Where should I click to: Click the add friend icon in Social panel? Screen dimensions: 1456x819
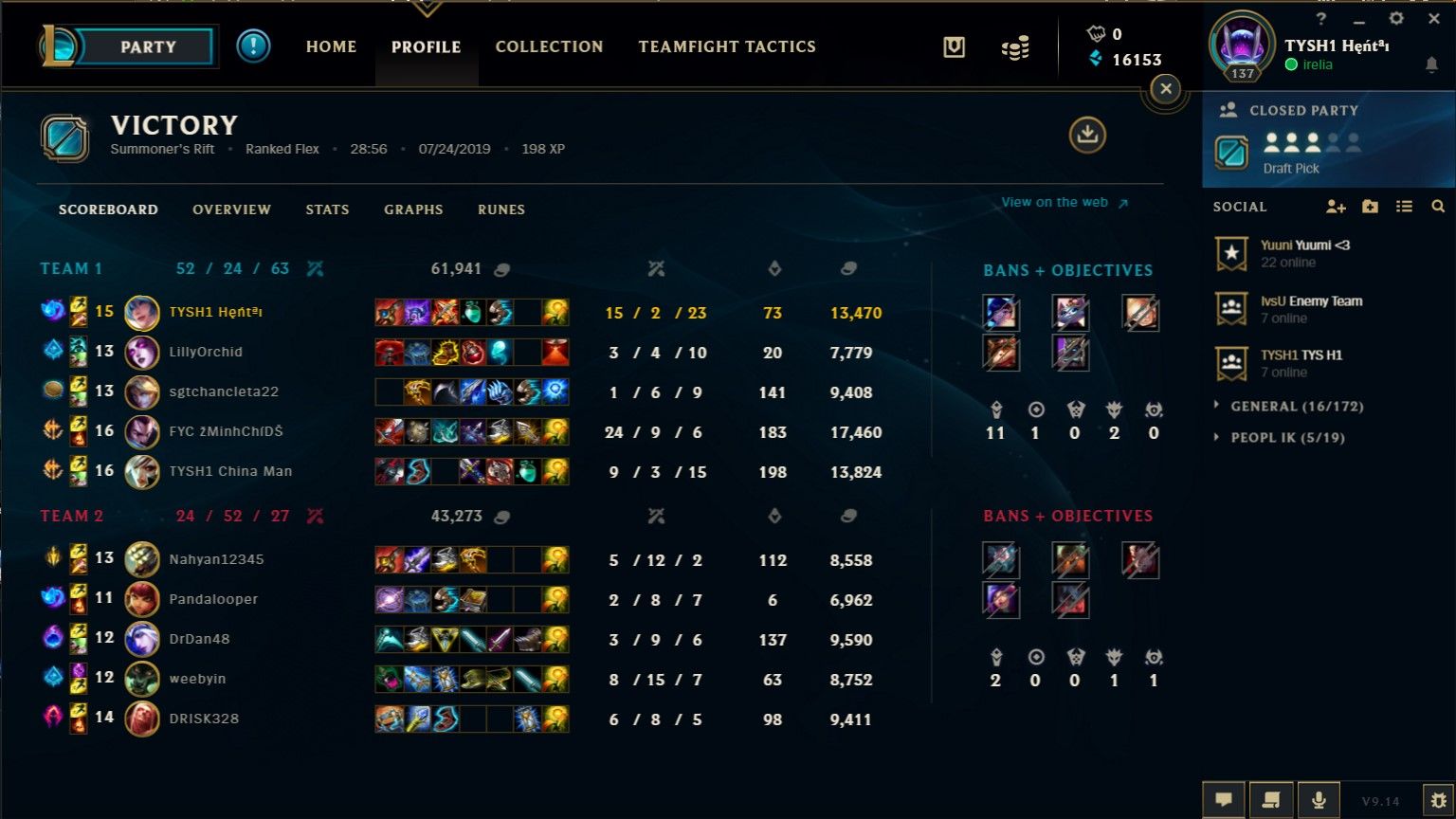pyautogui.click(x=1337, y=206)
